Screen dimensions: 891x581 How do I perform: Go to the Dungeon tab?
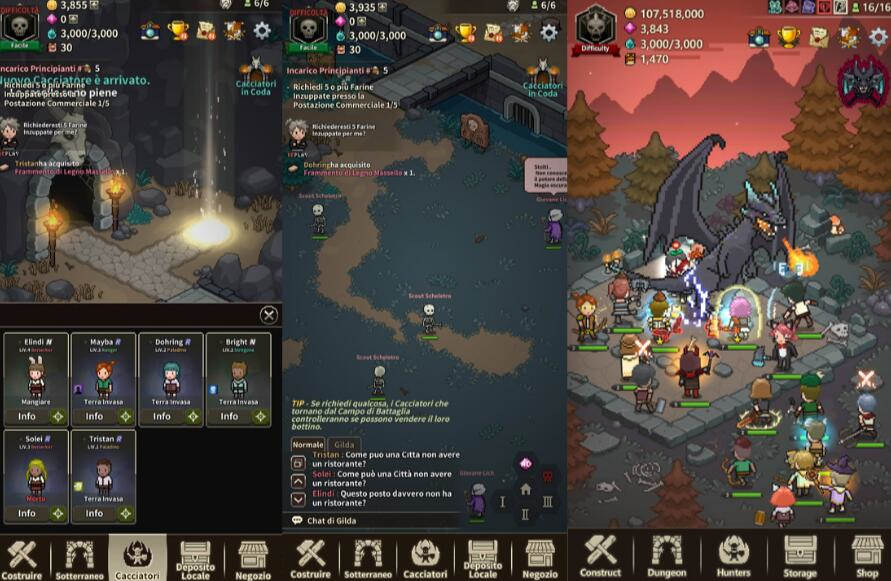click(667, 555)
